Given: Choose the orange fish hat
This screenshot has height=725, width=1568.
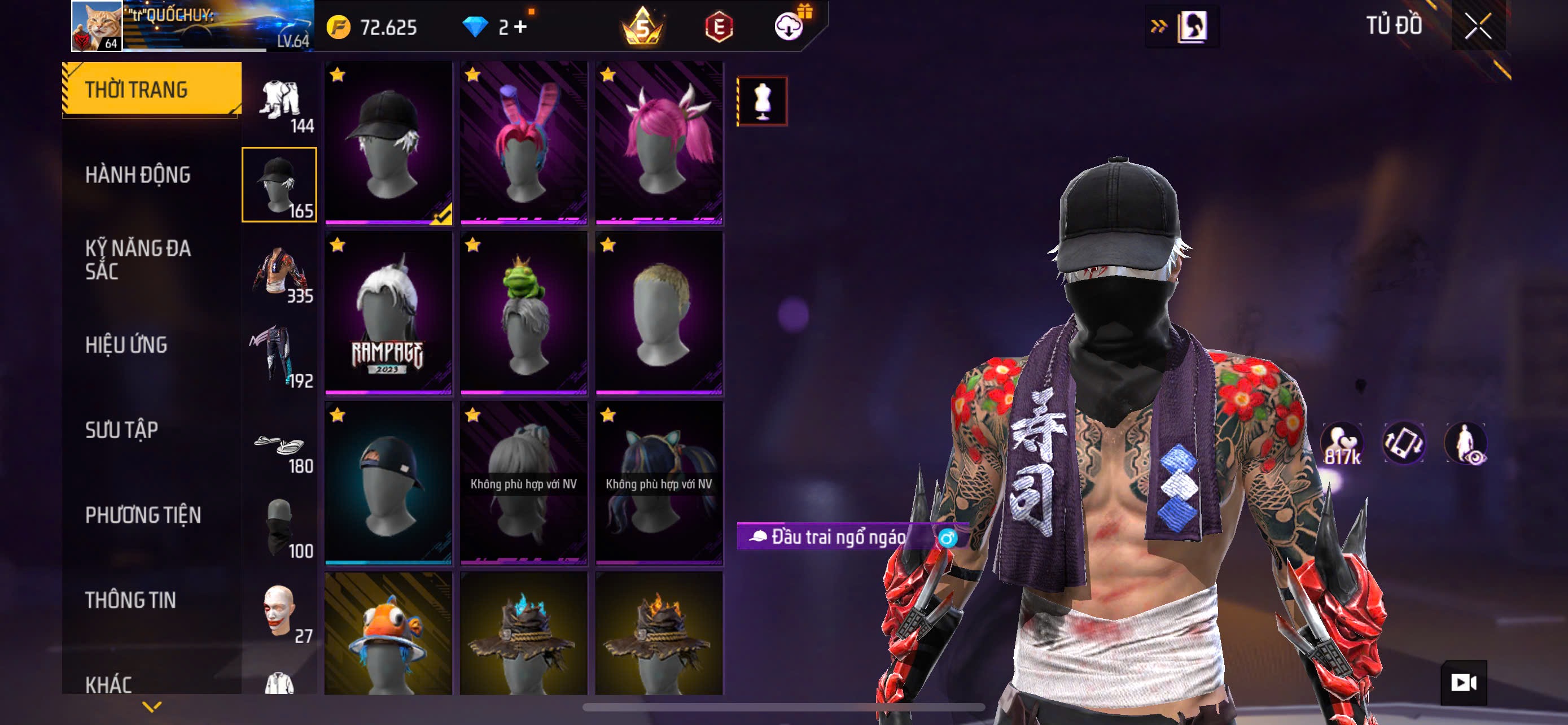Looking at the screenshot, I should pos(388,633).
